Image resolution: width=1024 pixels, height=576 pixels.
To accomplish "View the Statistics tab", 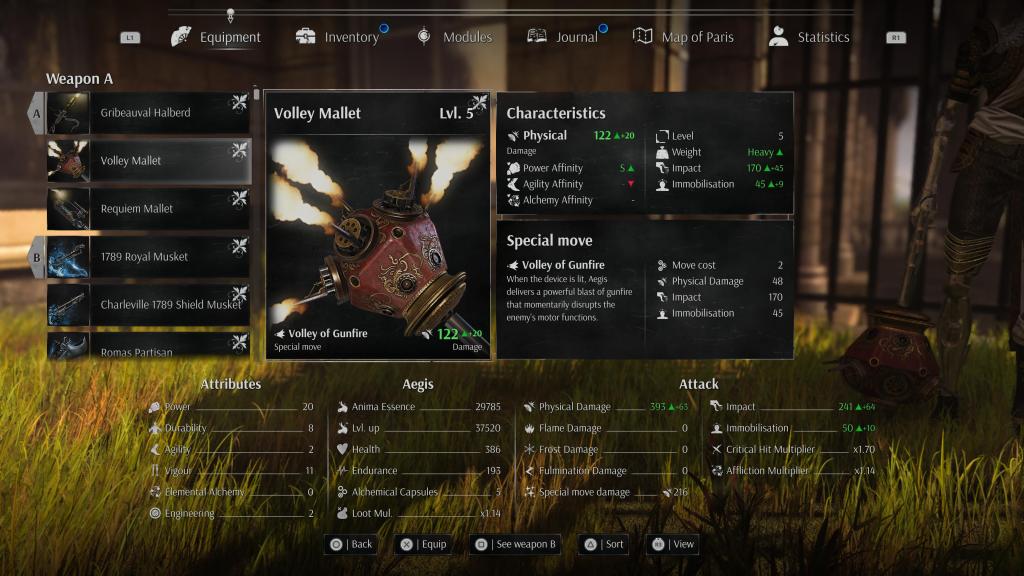I will click(810, 37).
